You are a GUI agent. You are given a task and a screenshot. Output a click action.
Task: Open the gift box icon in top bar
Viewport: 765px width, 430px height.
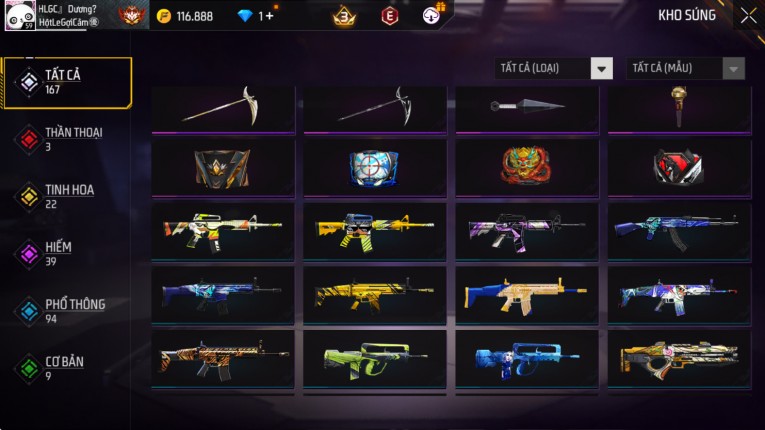click(432, 15)
